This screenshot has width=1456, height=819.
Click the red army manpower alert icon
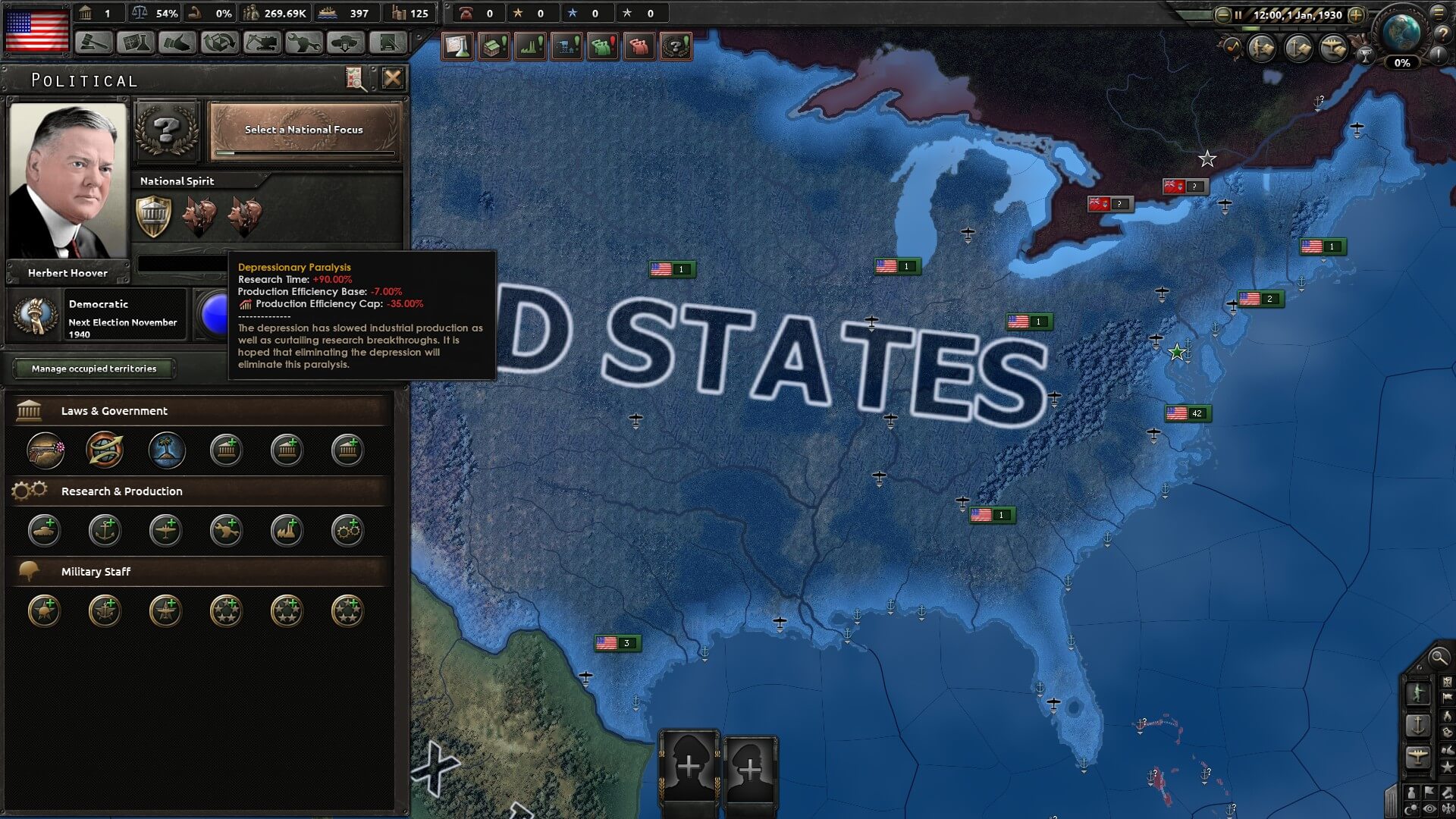pyautogui.click(x=640, y=45)
